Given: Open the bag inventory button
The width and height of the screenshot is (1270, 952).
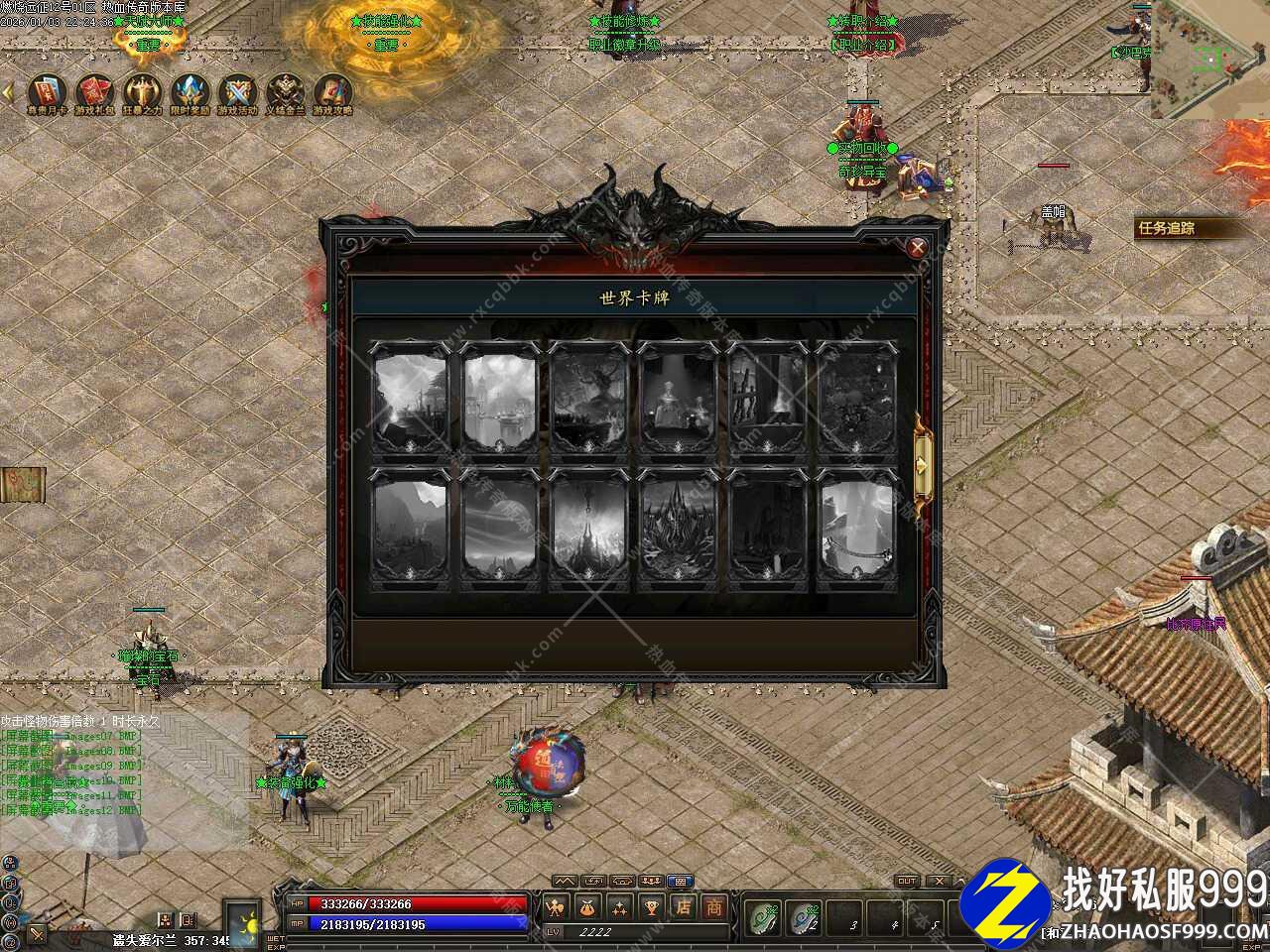Looking at the screenshot, I should coord(588,906).
